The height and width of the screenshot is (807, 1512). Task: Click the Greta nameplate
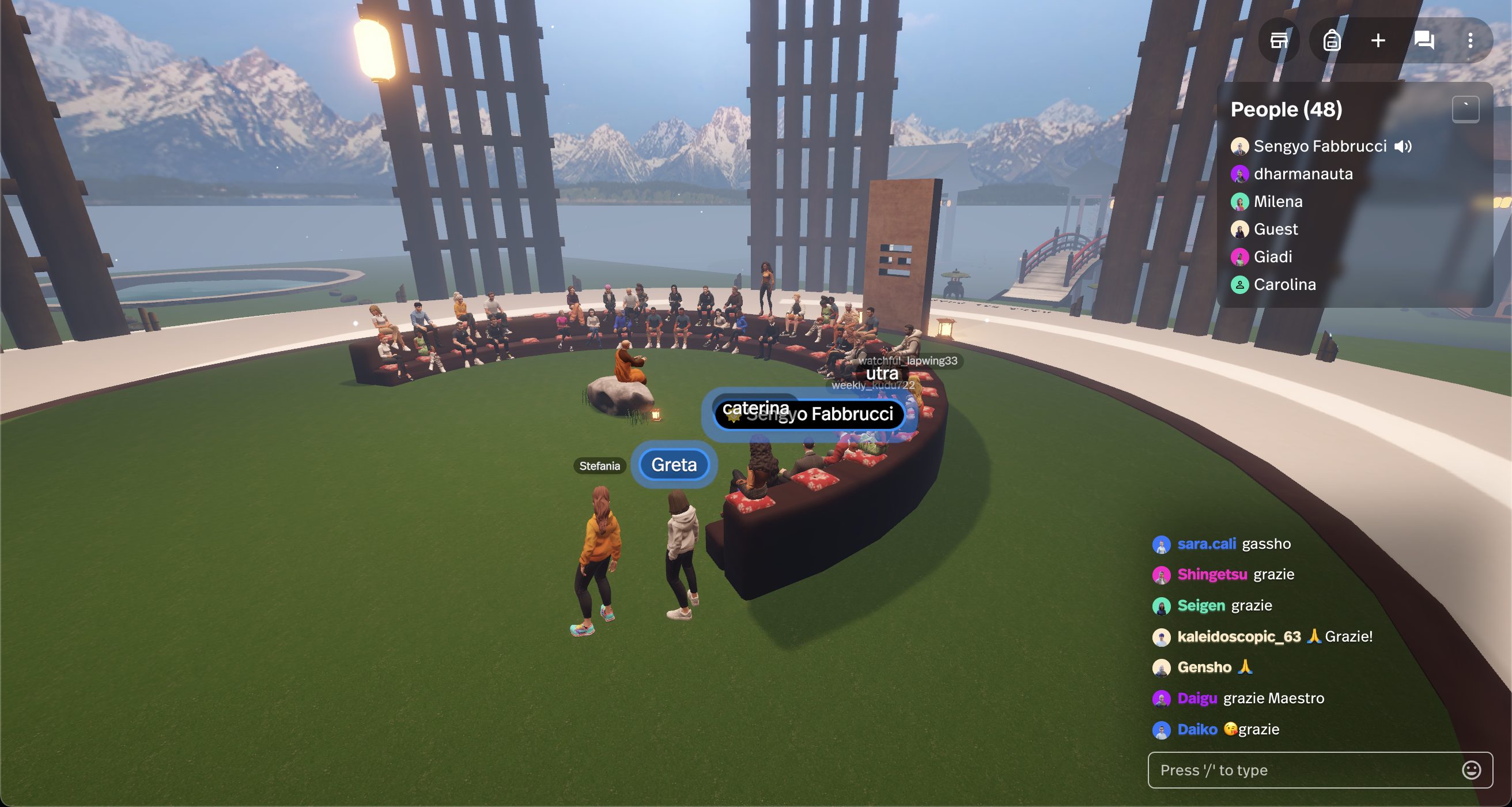pyautogui.click(x=674, y=465)
